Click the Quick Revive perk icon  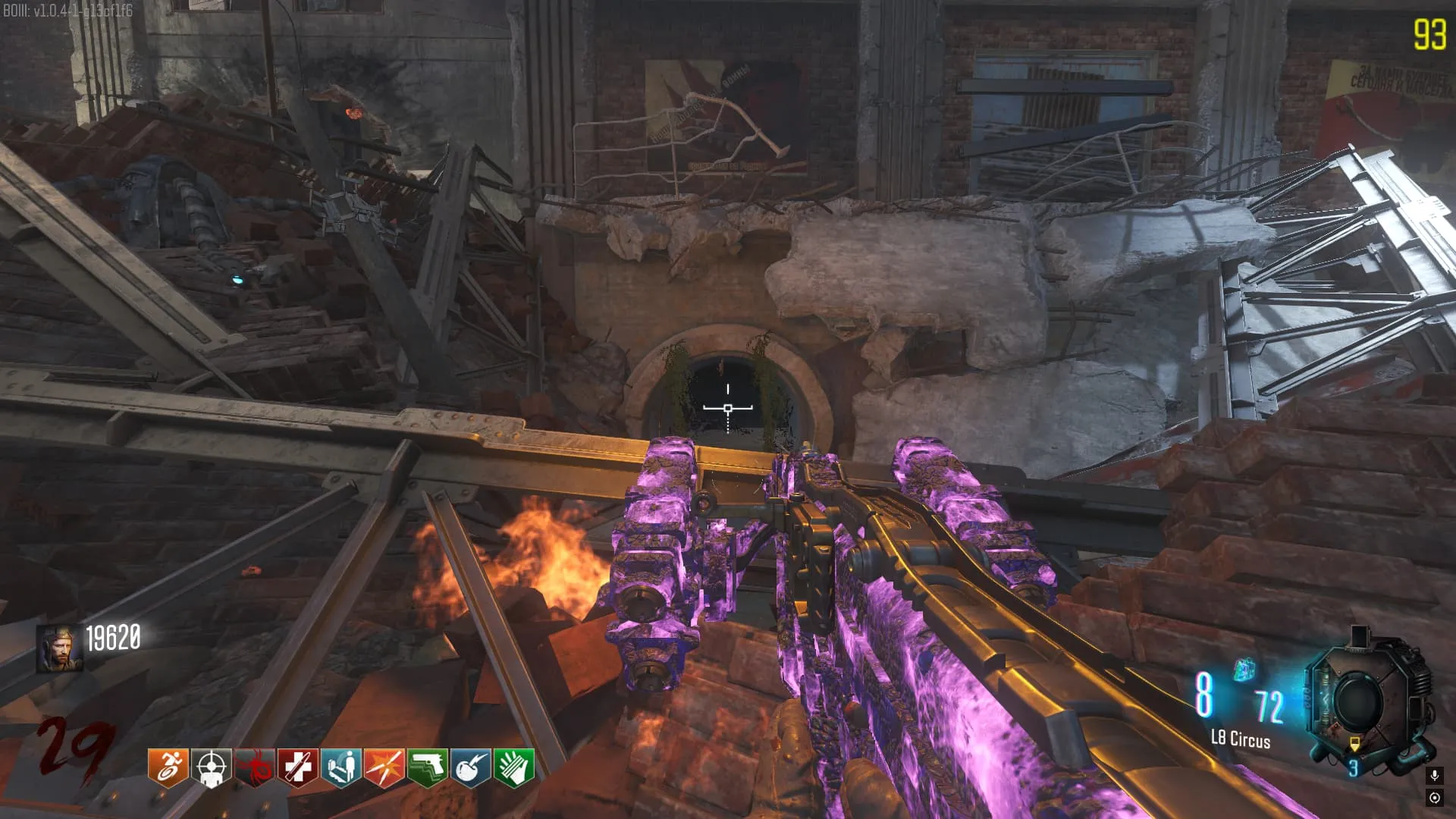(x=341, y=767)
